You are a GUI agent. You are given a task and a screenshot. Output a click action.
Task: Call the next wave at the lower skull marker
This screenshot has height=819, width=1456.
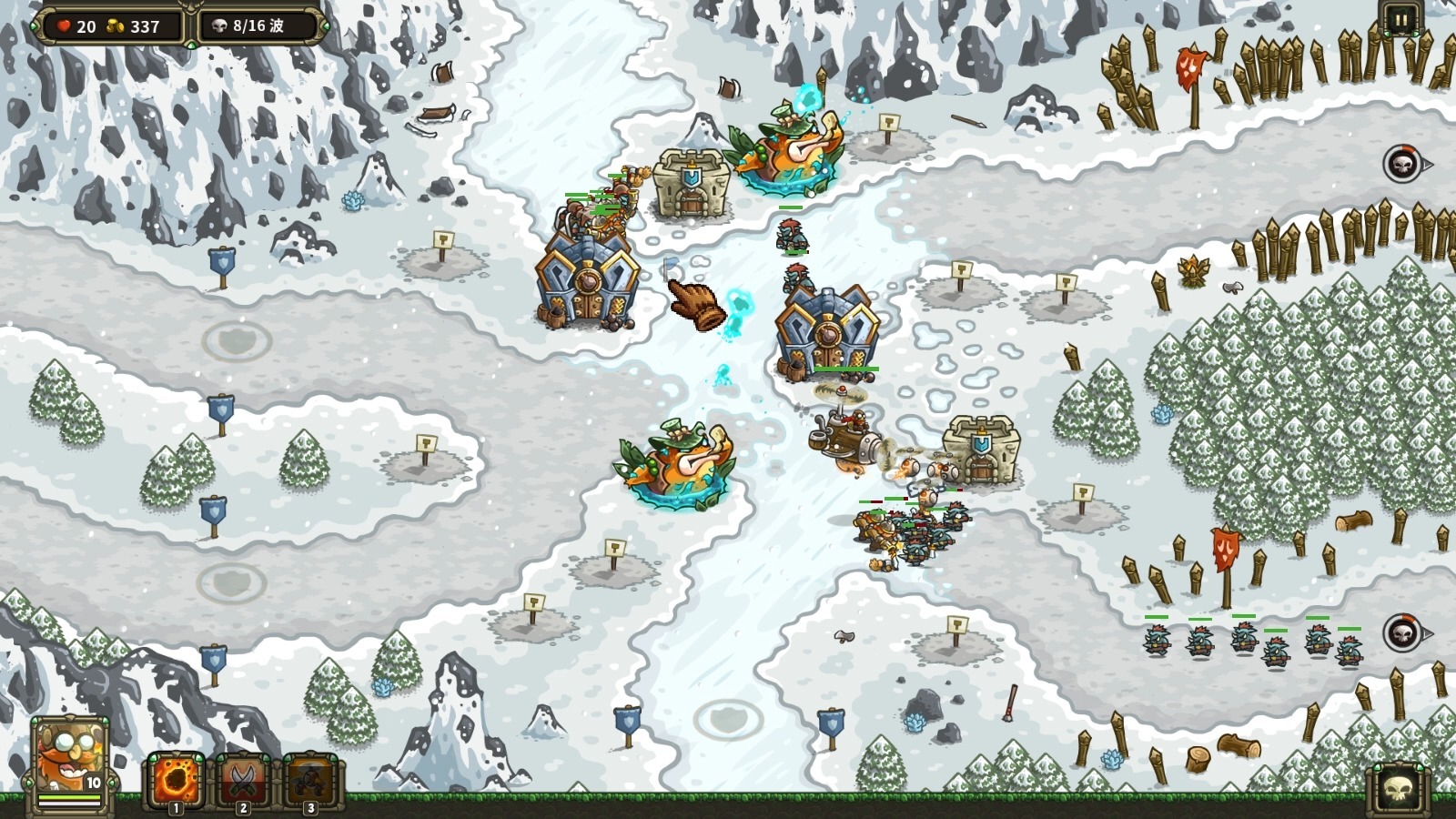pos(1402,632)
